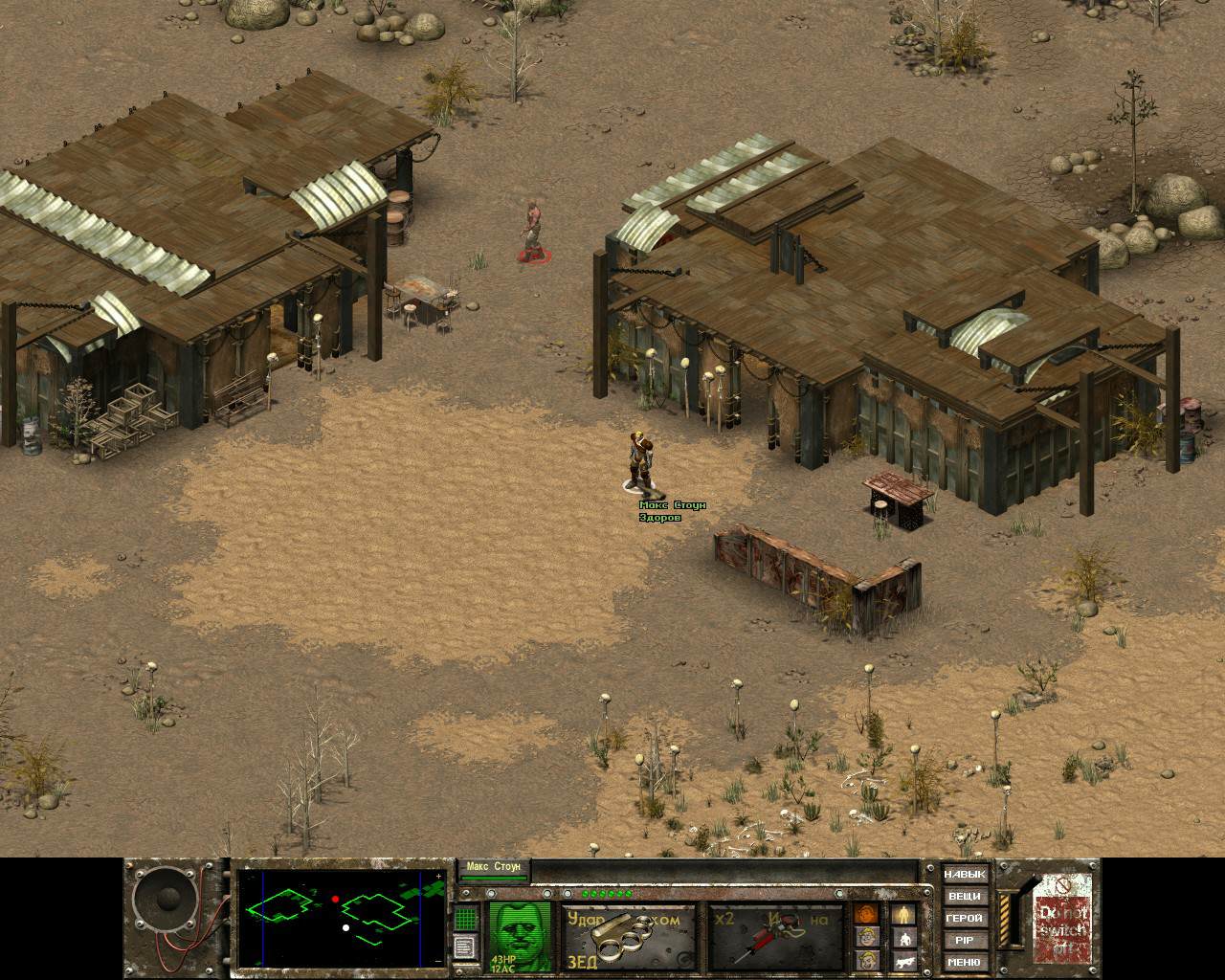The height and width of the screenshot is (980, 1225).
Task: Zoom out the minimap with minus
Action: tap(439, 959)
